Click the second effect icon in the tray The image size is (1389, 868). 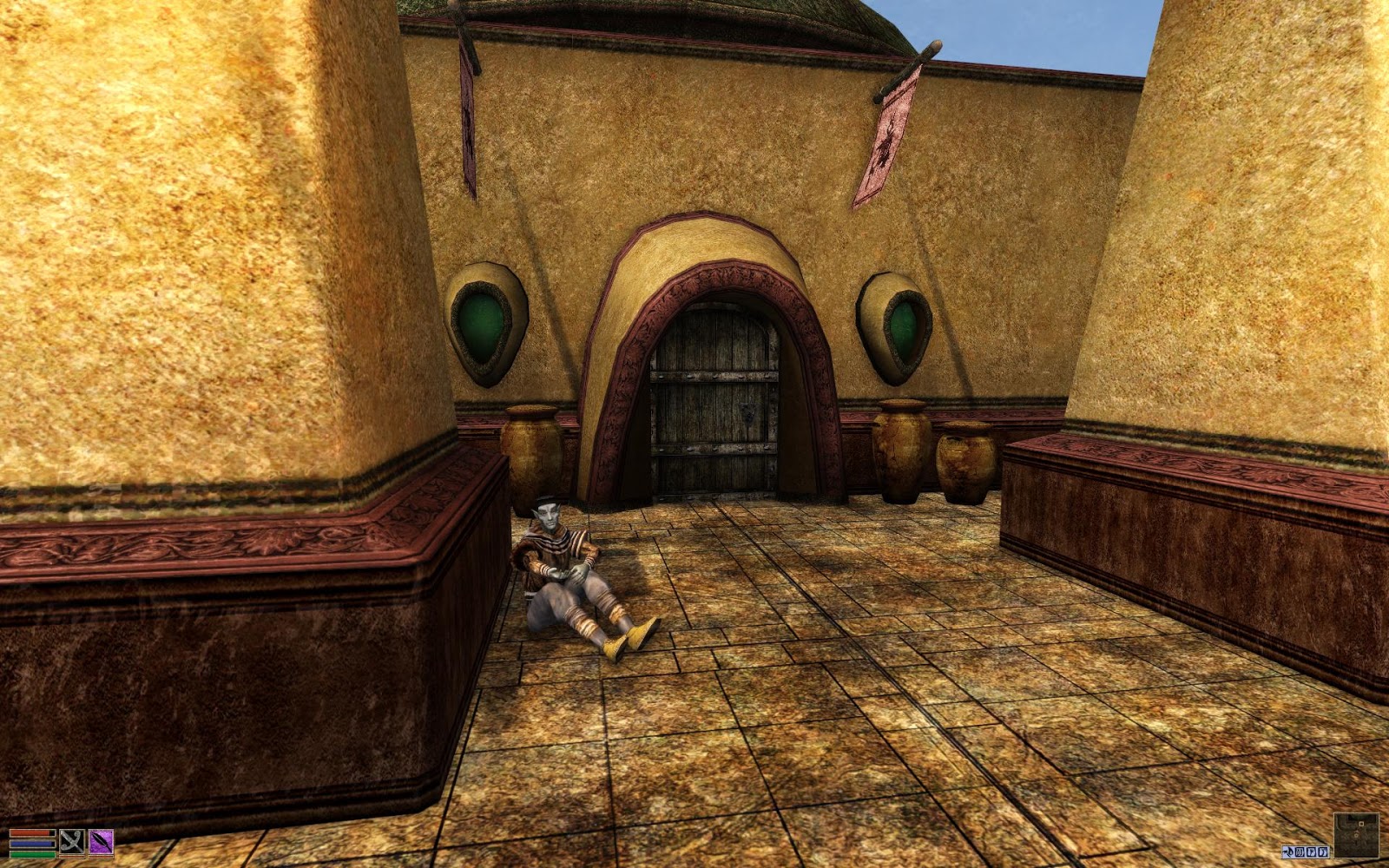1300,852
